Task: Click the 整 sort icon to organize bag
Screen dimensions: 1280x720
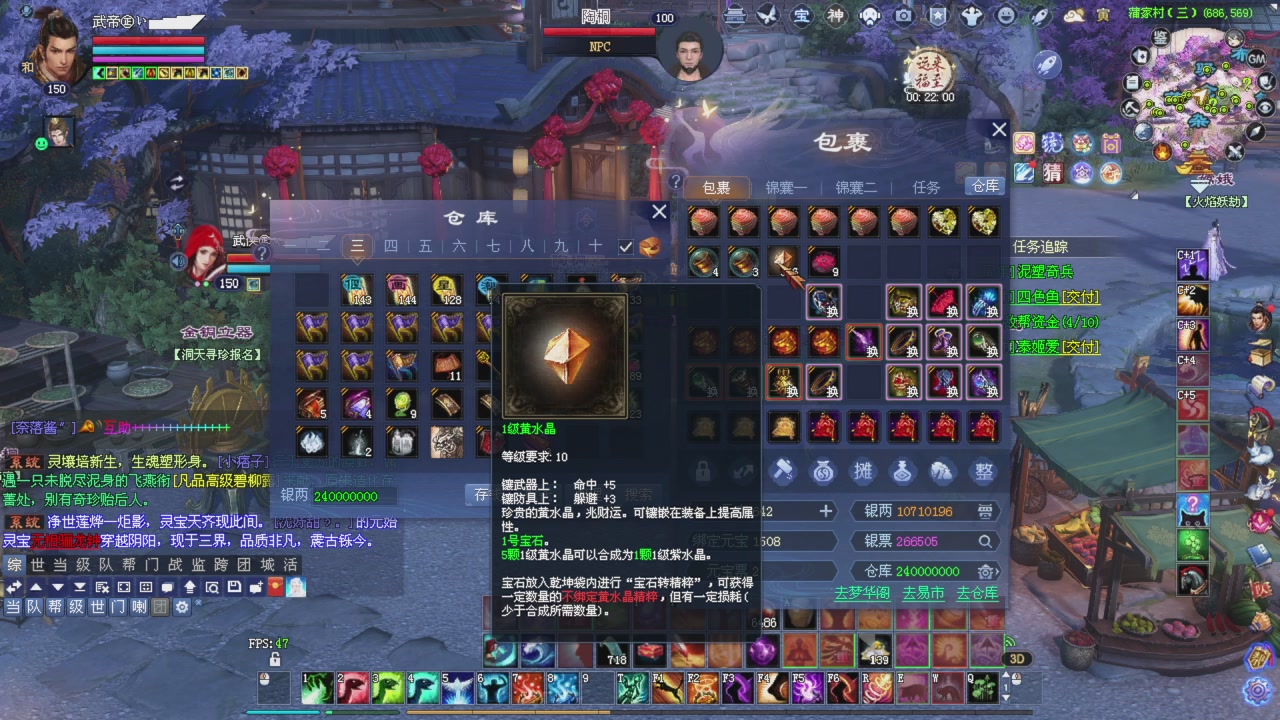Action: click(x=982, y=471)
